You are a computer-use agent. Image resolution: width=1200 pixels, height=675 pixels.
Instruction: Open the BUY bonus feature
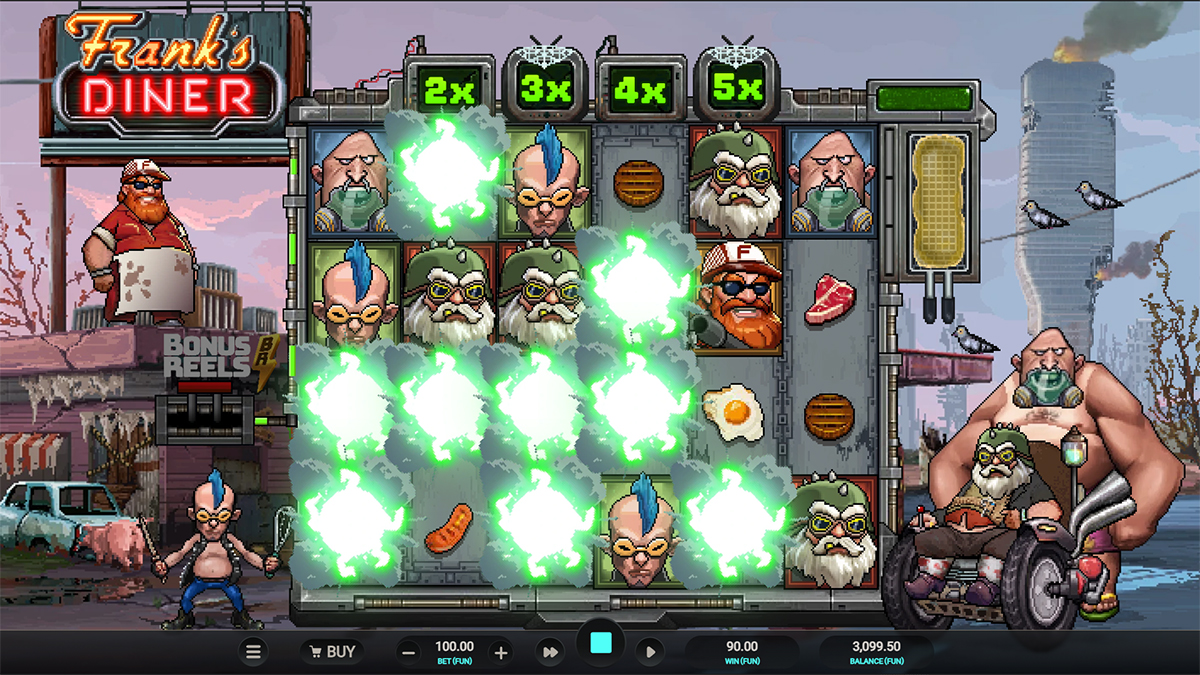click(331, 652)
